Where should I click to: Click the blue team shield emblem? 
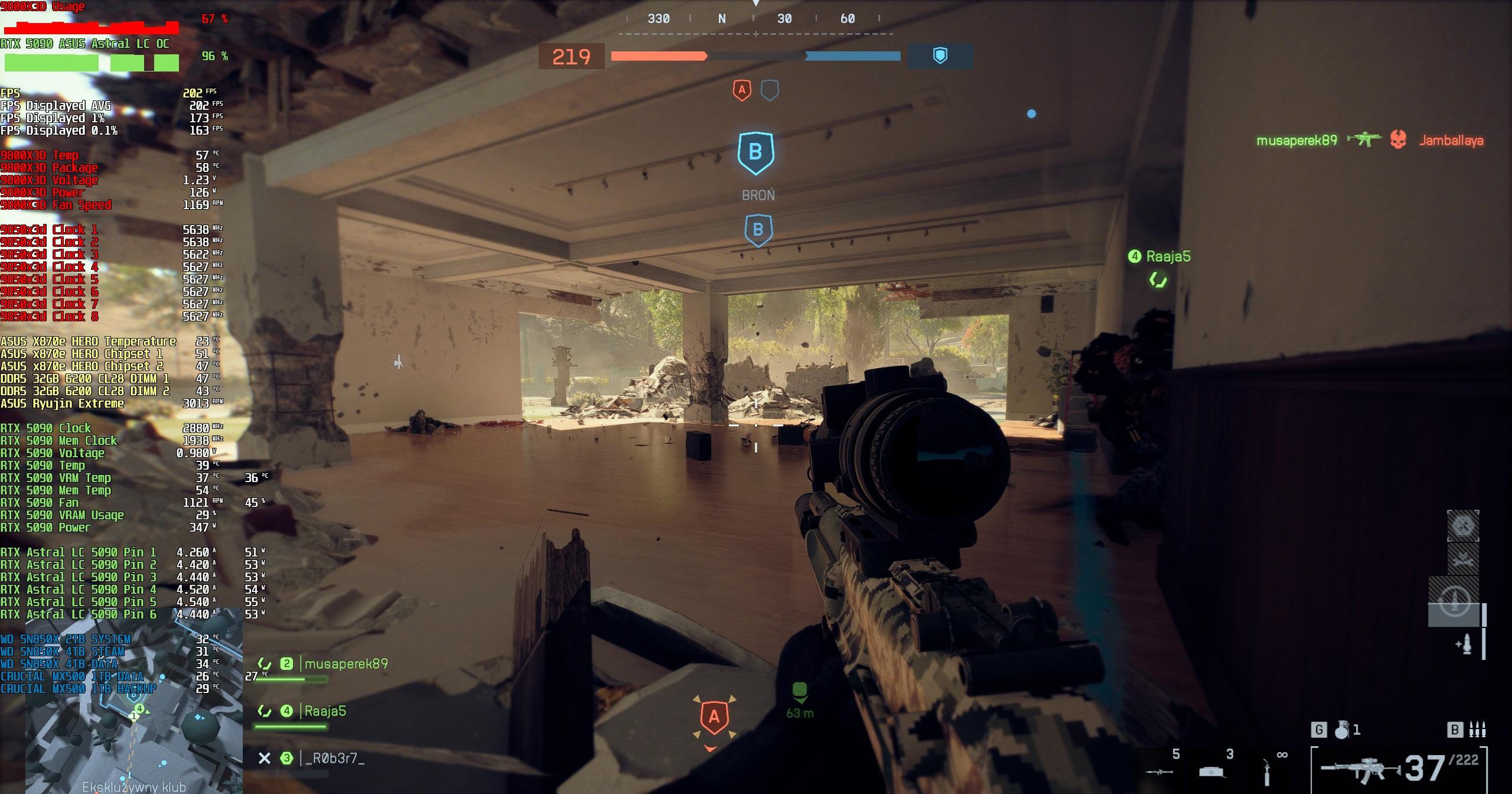[x=940, y=56]
